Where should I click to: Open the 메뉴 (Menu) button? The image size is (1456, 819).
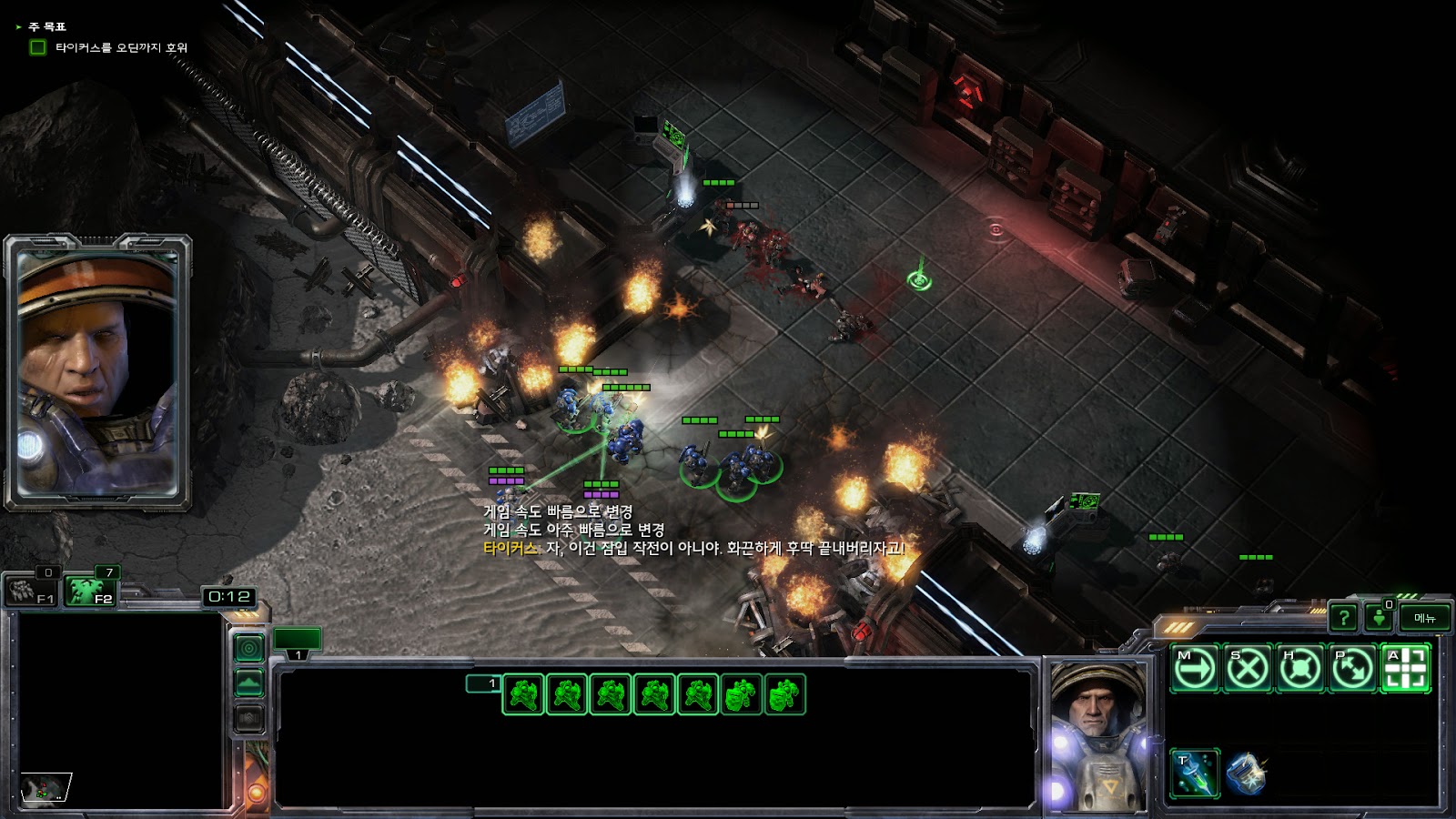tap(1424, 618)
